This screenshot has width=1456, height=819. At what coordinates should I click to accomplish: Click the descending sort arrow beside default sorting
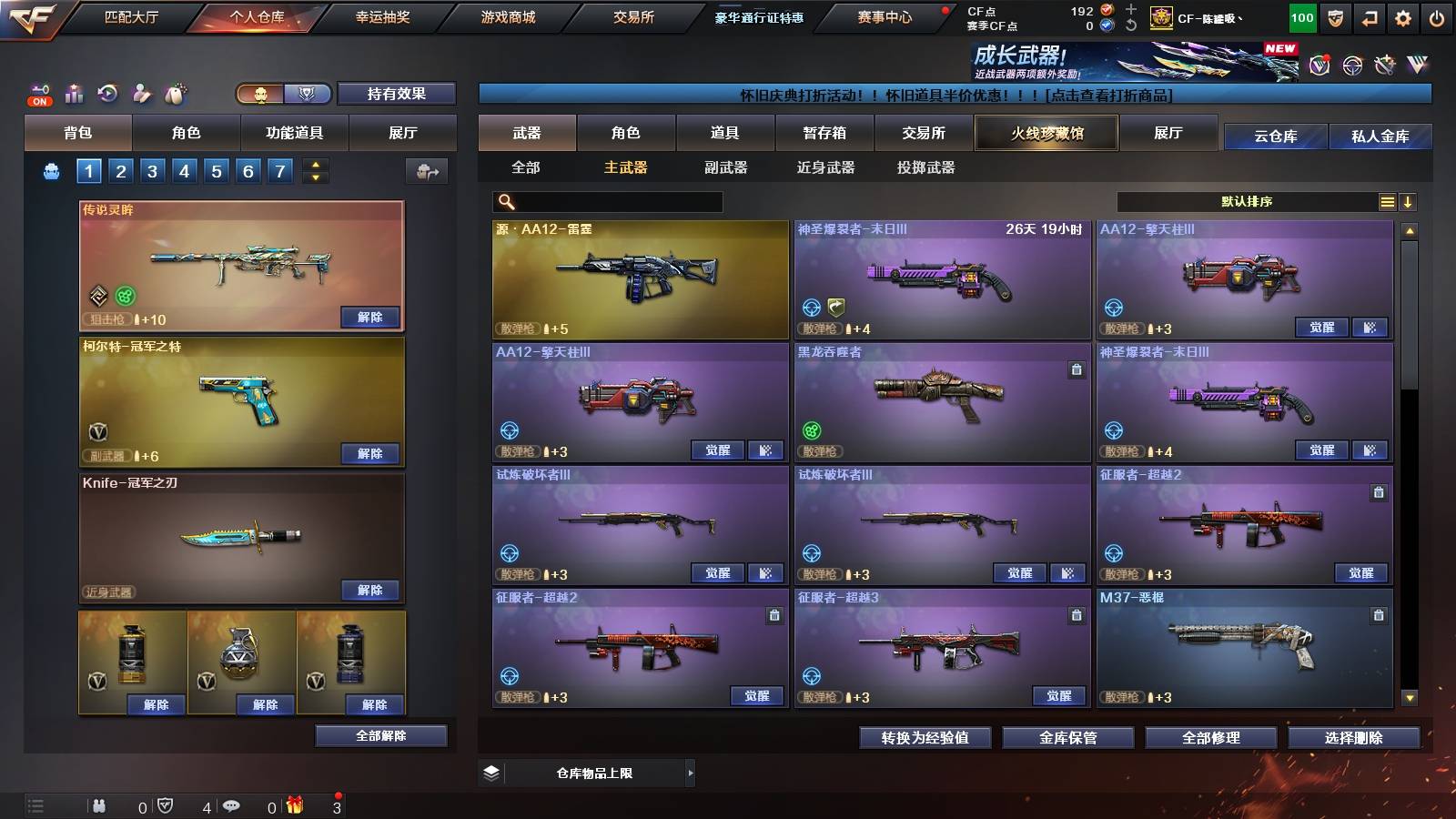tap(1408, 201)
